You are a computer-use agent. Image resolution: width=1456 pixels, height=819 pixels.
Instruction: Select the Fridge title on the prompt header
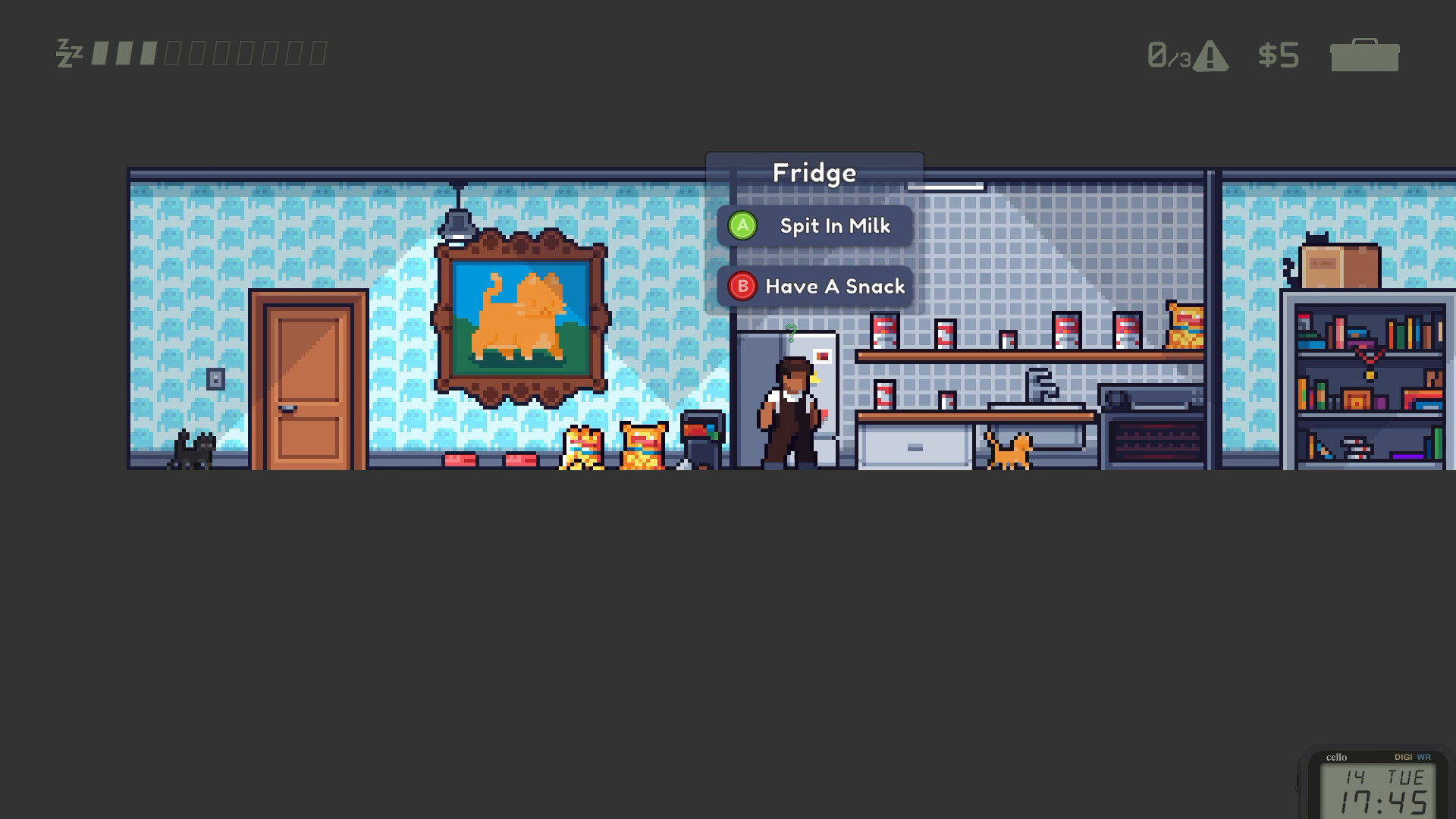pyautogui.click(x=814, y=172)
